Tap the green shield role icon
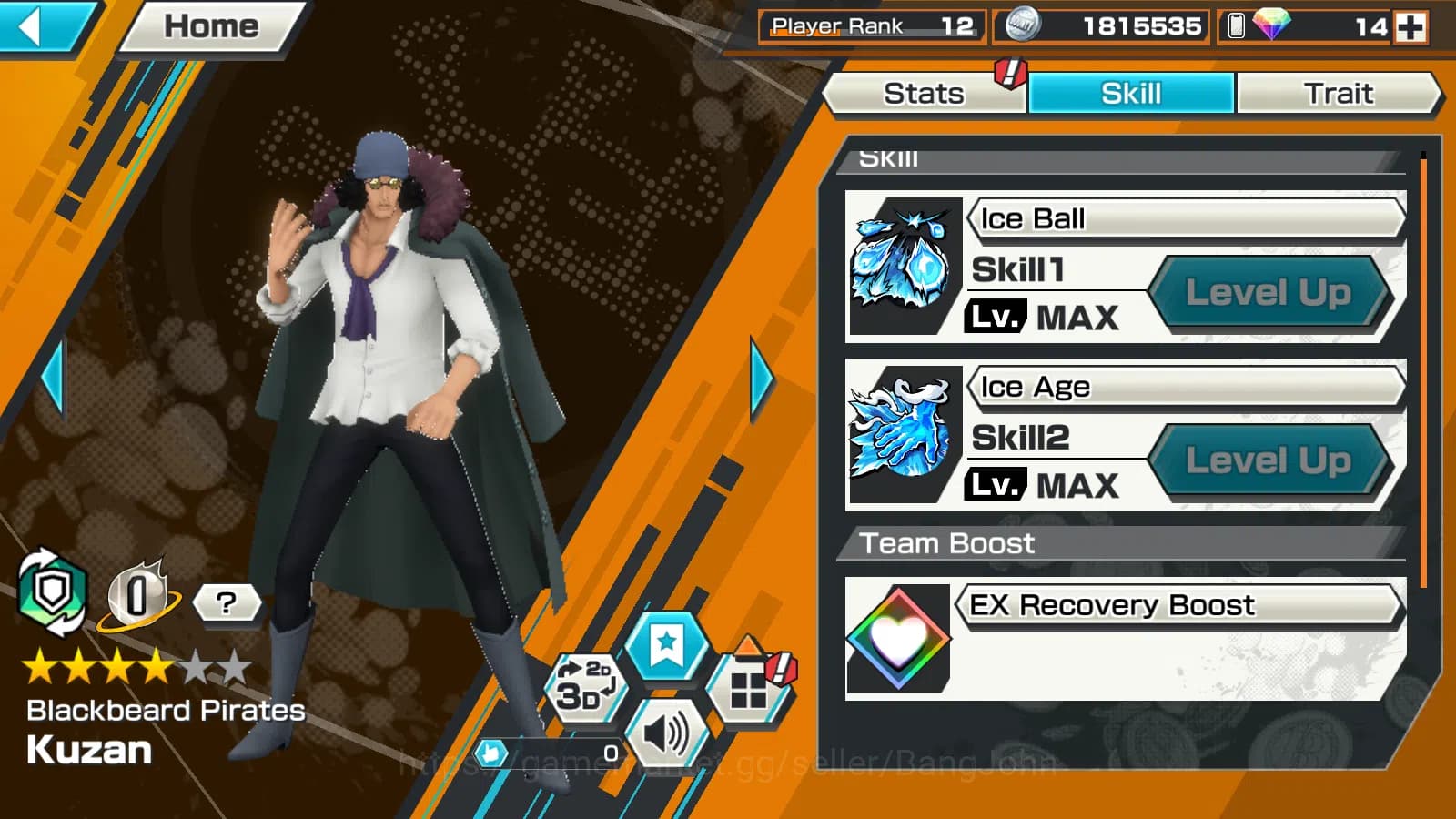This screenshot has height=819, width=1456. [52, 593]
